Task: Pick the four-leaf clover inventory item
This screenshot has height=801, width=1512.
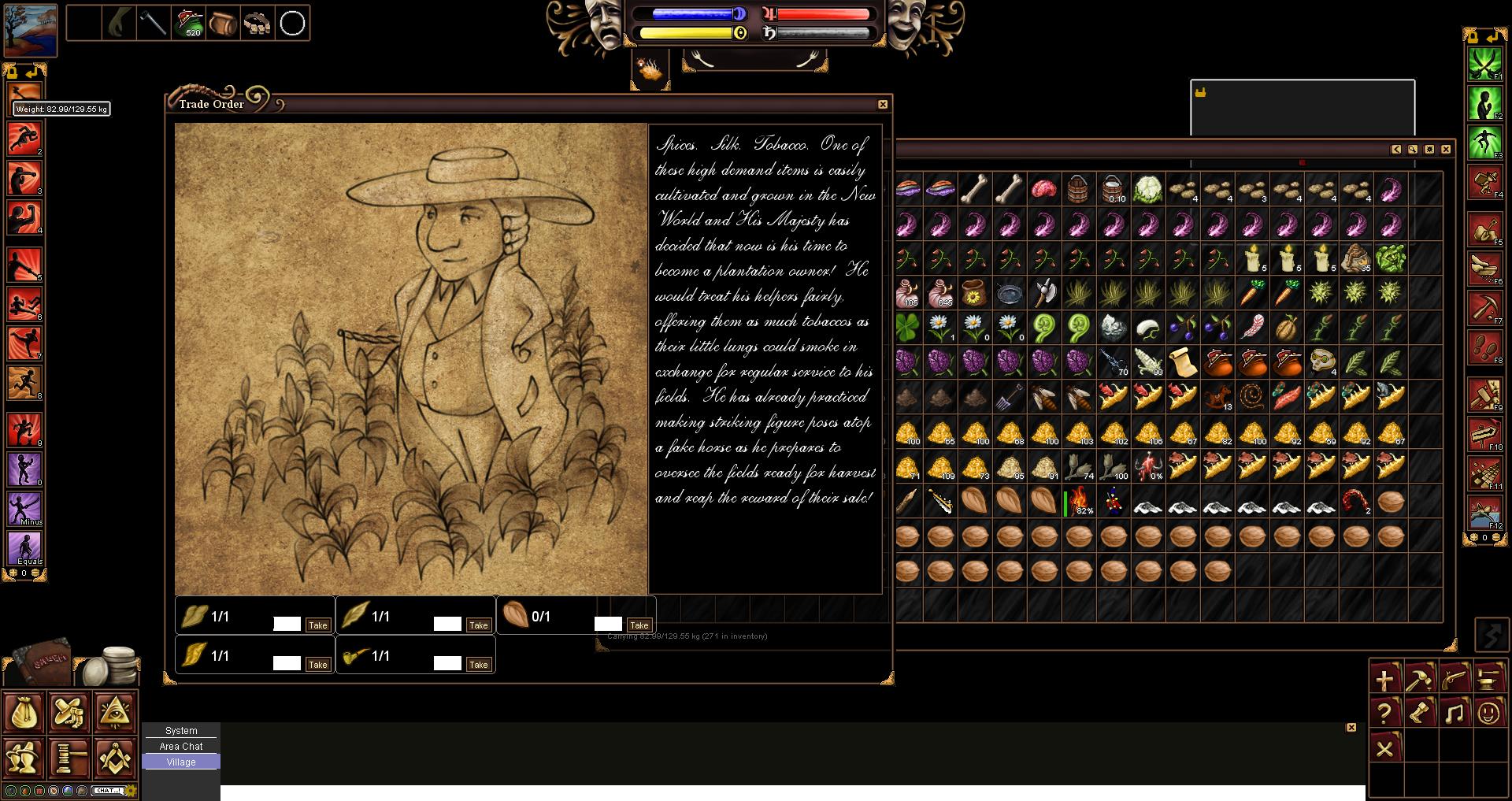Action: (906, 328)
